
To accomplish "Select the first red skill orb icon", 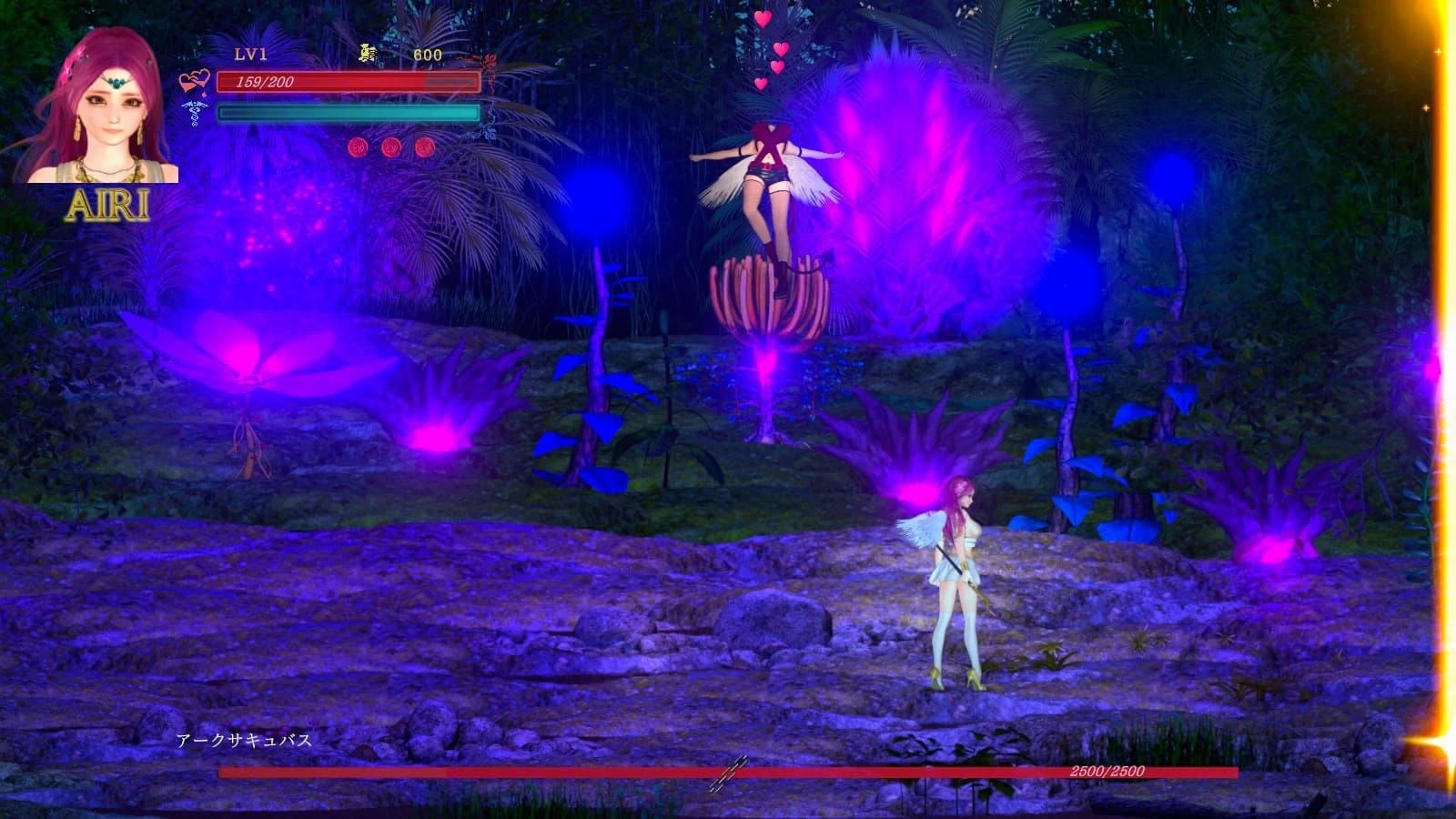I will pyautogui.click(x=358, y=147).
